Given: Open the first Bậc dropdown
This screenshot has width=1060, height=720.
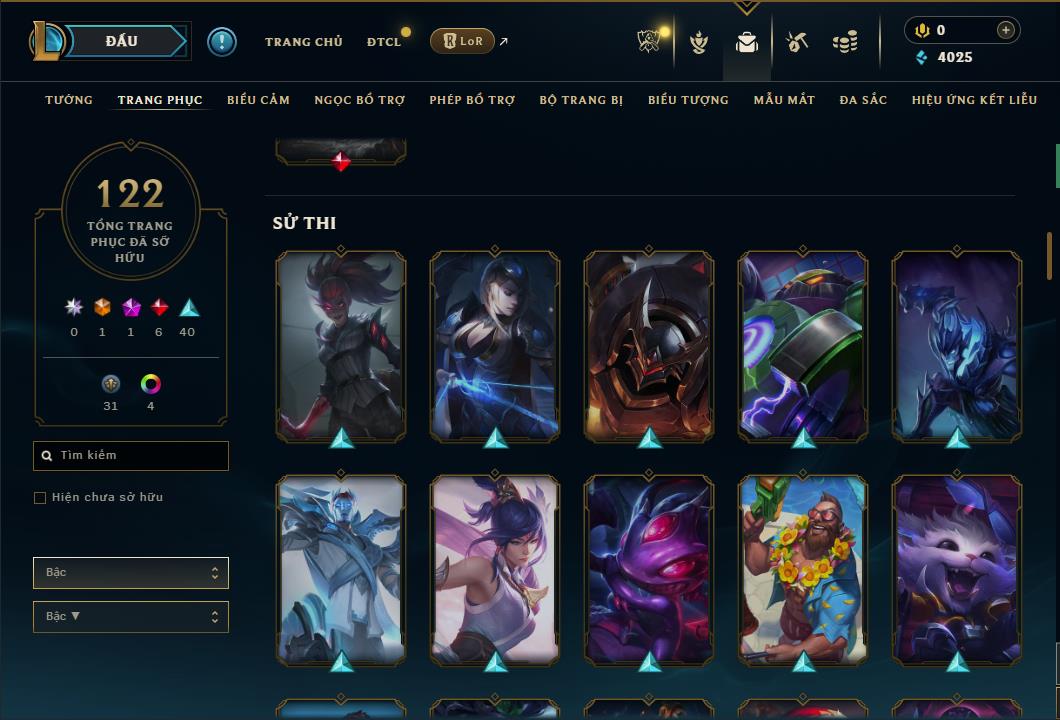Looking at the screenshot, I should [131, 573].
